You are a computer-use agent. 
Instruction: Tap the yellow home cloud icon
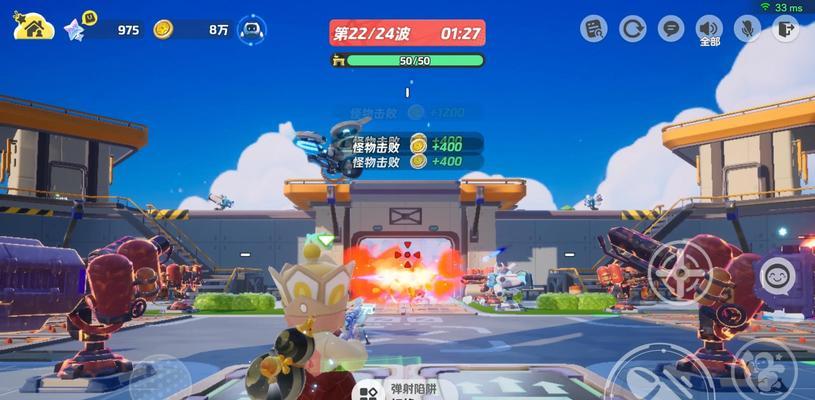(34, 26)
